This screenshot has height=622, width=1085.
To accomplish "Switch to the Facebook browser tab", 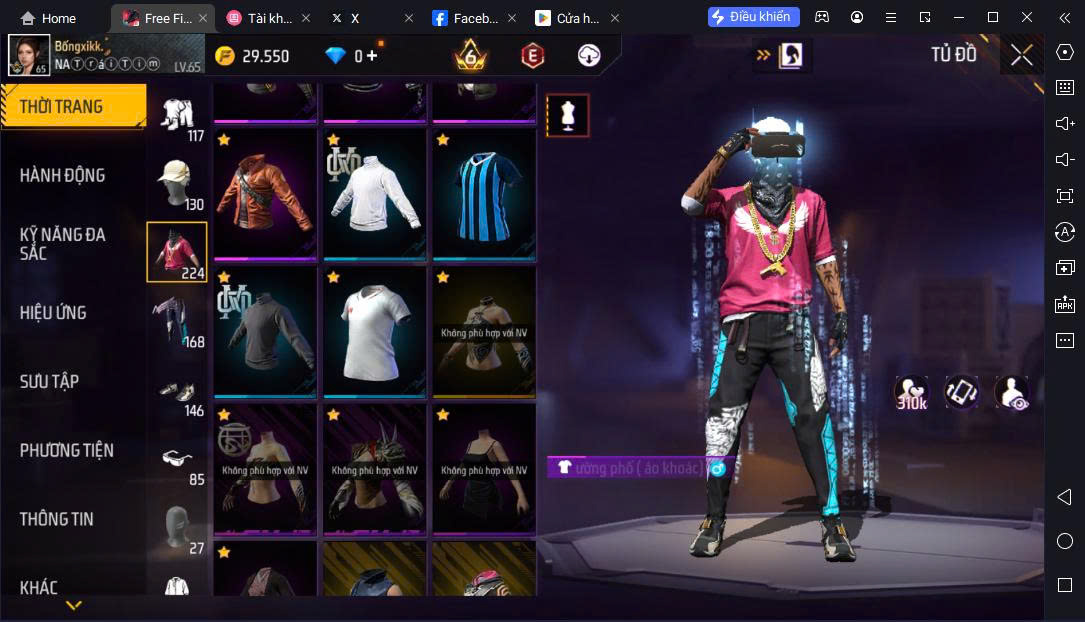I will pos(468,18).
